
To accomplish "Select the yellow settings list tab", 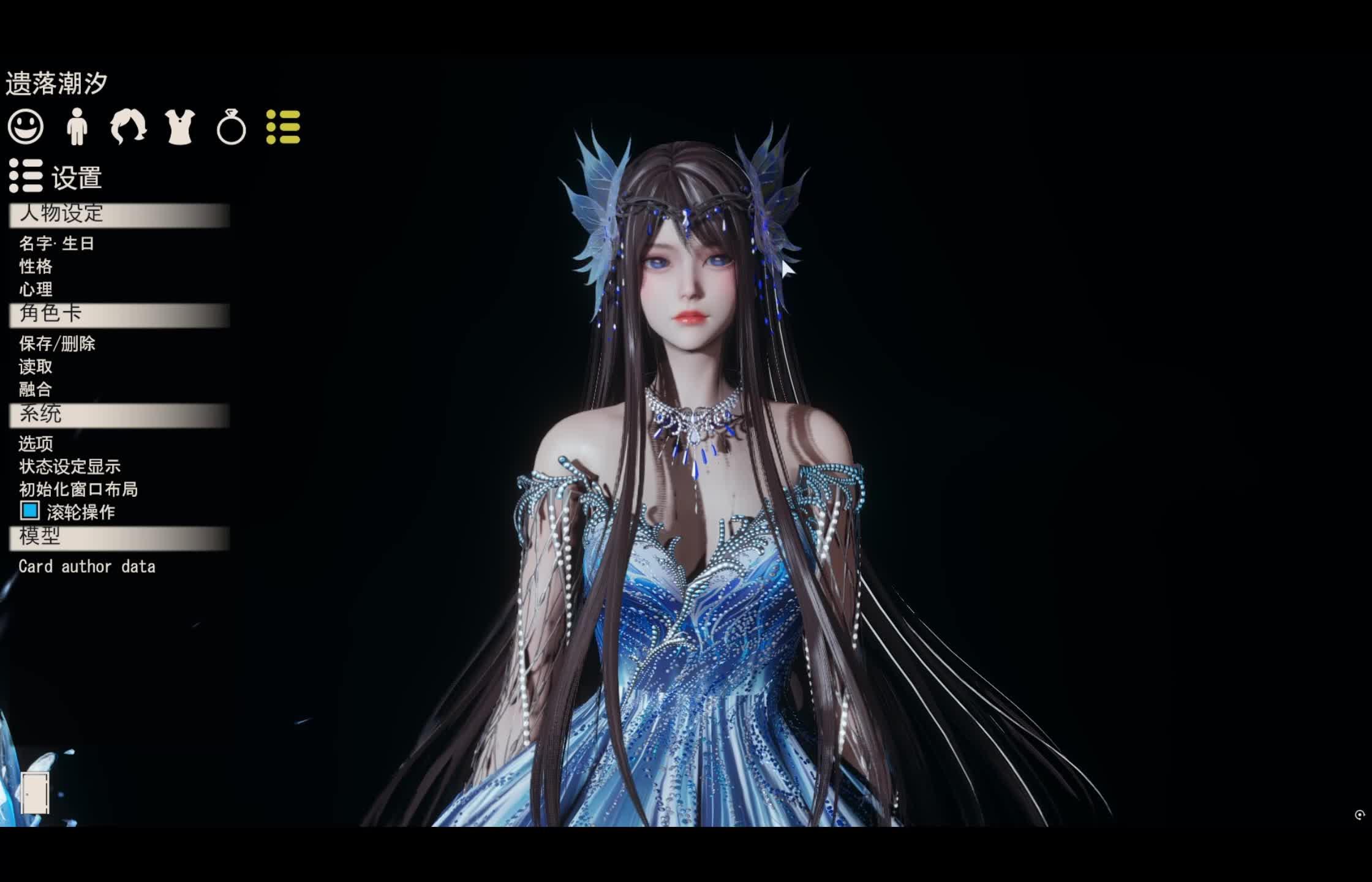I will [x=283, y=127].
